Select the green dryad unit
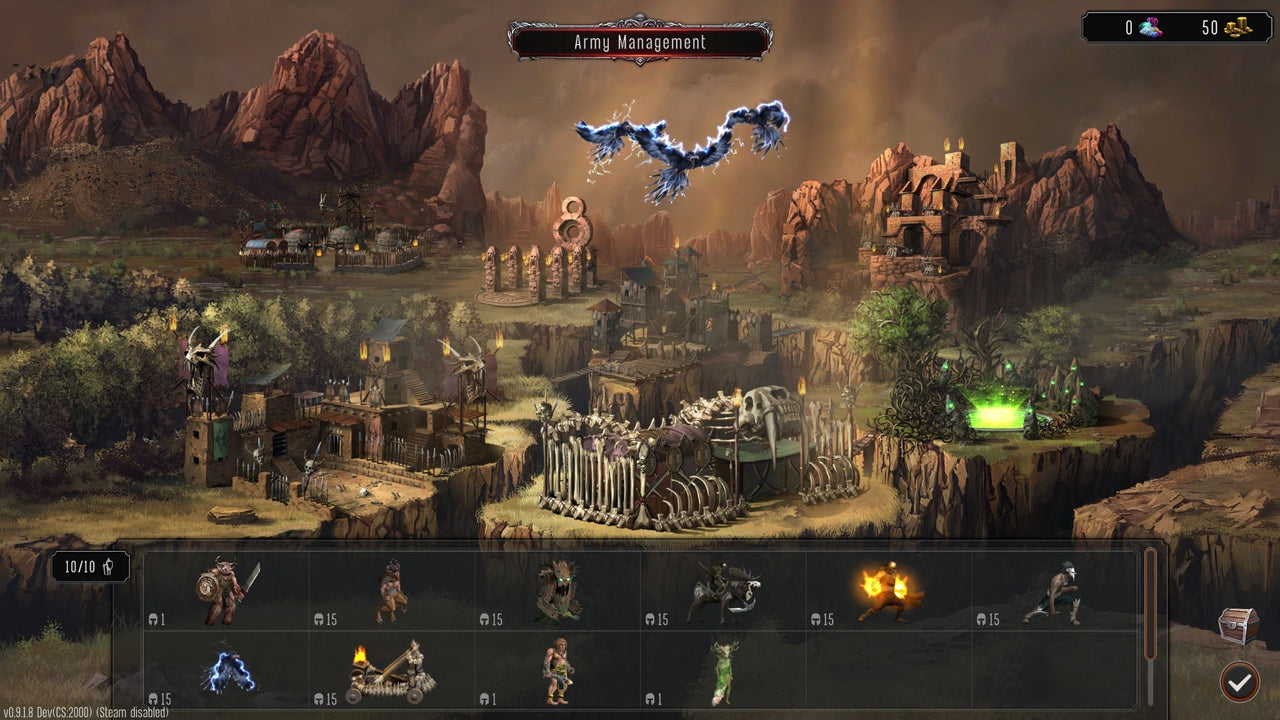This screenshot has width=1280, height=720. point(722,670)
